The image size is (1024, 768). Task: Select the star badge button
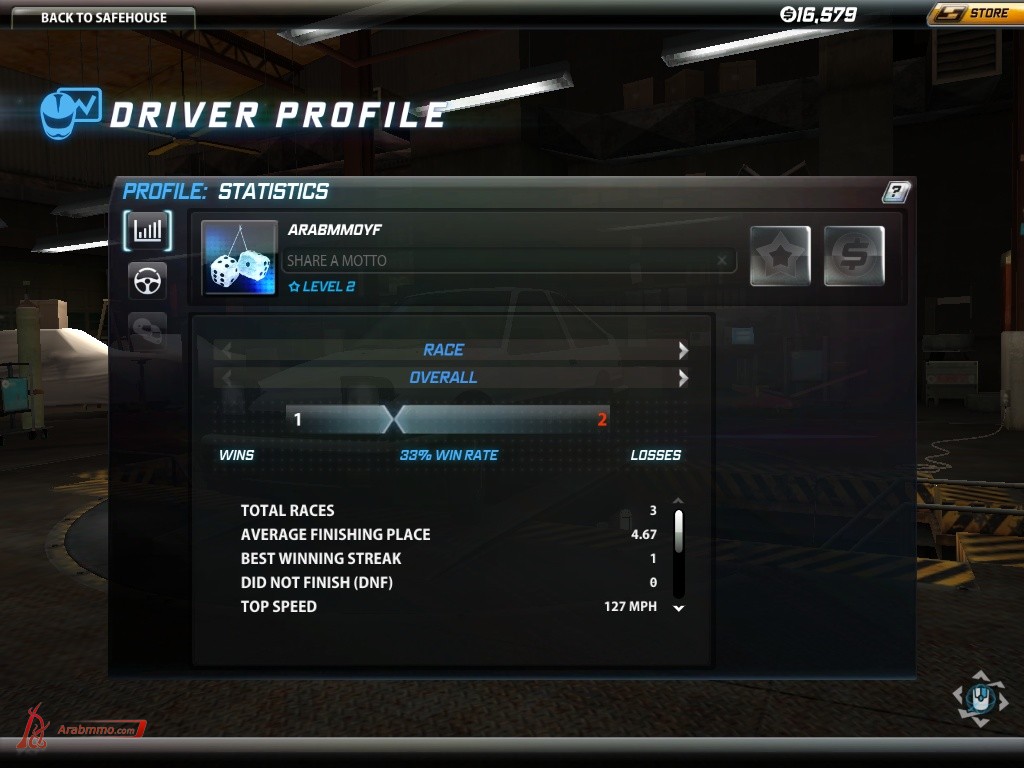pos(780,256)
